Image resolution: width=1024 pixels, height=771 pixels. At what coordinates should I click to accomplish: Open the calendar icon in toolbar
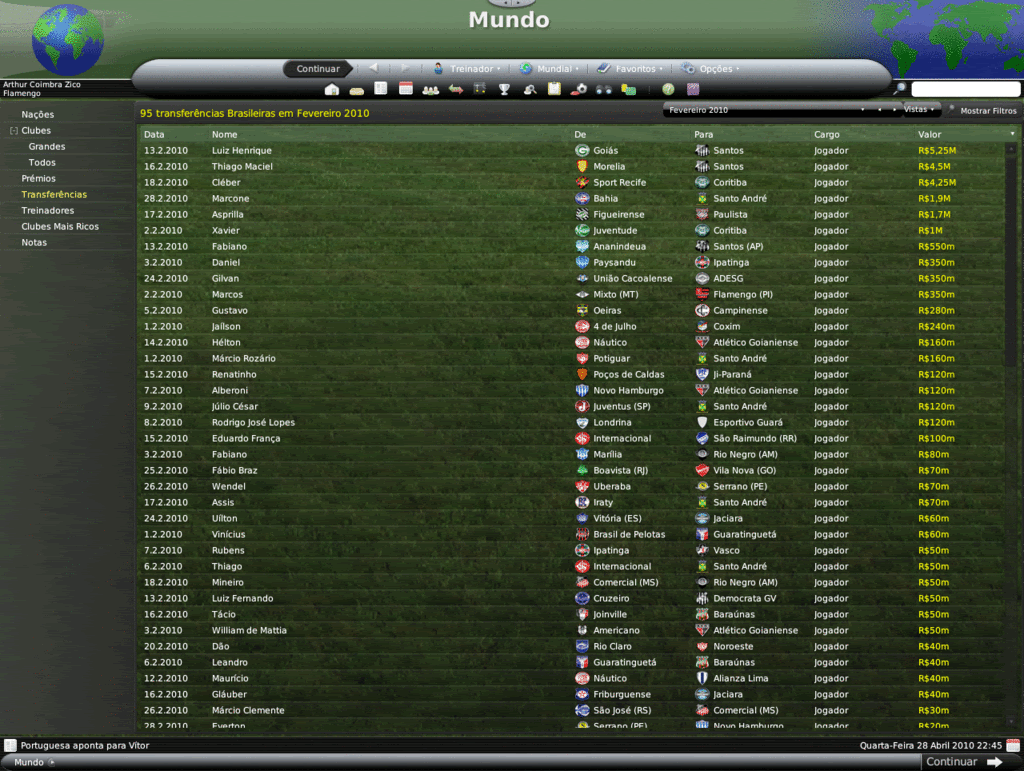coord(406,89)
